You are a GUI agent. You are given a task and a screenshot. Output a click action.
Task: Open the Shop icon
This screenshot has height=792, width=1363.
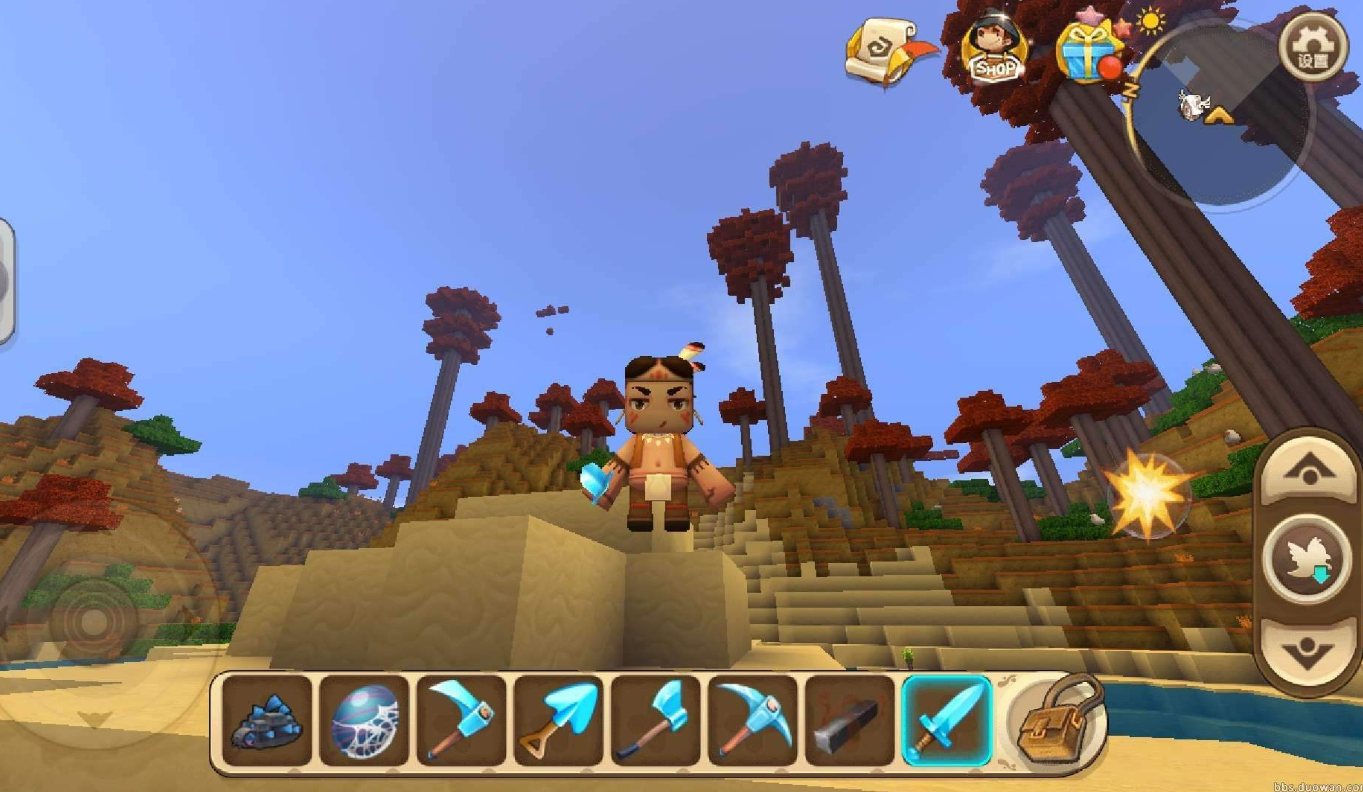(994, 48)
